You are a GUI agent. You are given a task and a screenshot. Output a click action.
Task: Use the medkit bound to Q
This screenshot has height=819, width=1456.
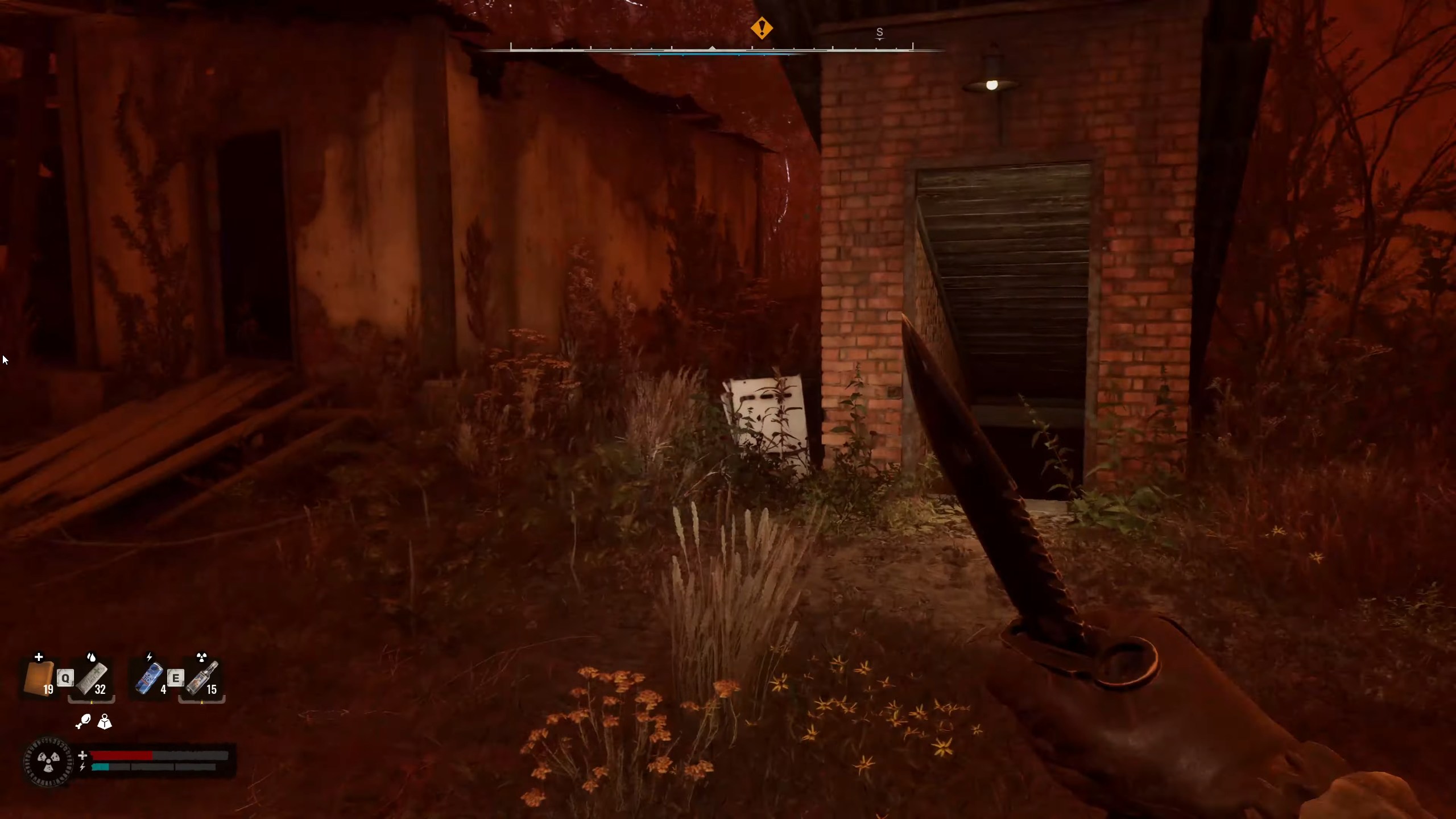click(67, 678)
